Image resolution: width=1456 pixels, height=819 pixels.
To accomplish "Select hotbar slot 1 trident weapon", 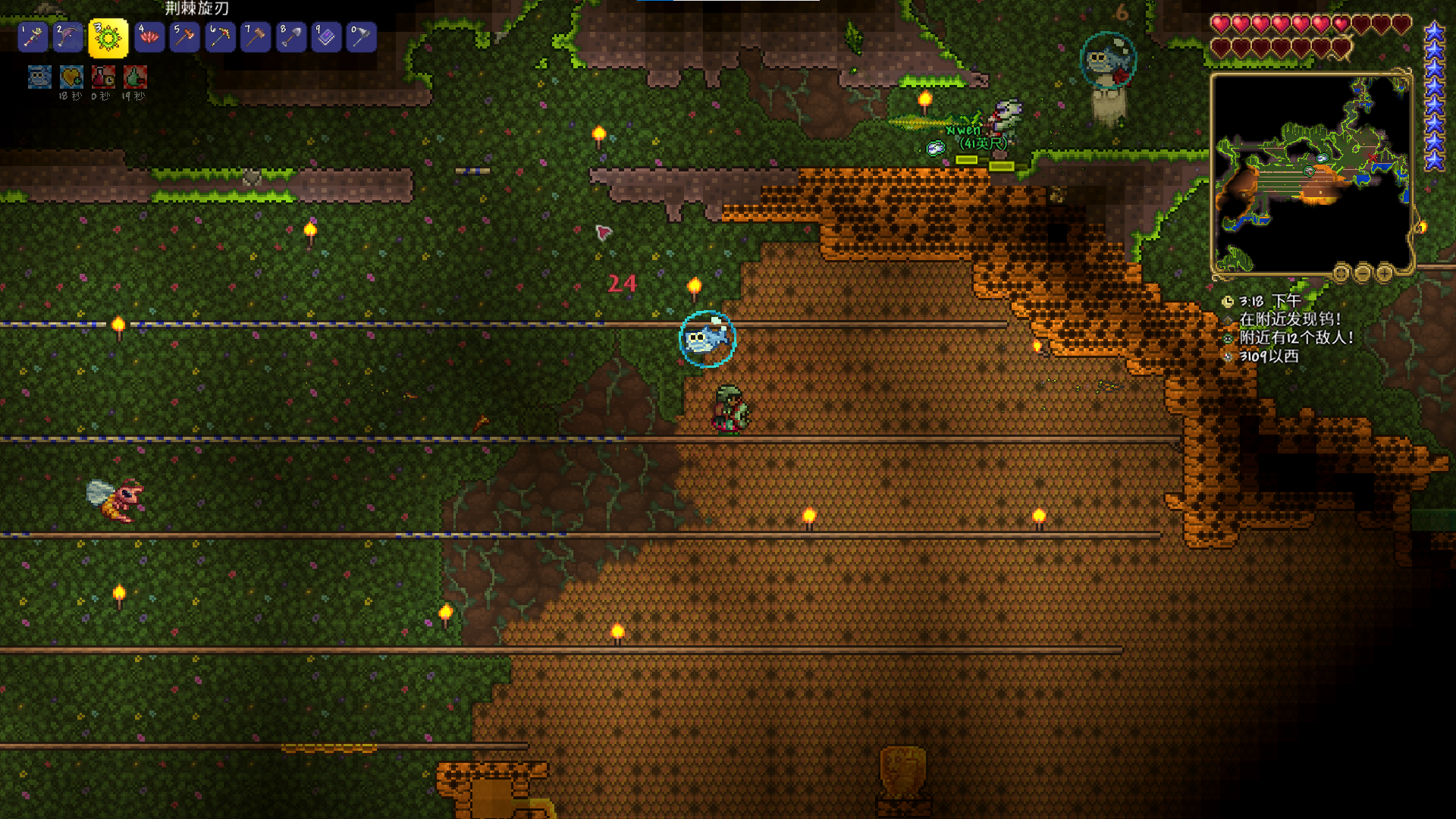I will [x=33, y=37].
